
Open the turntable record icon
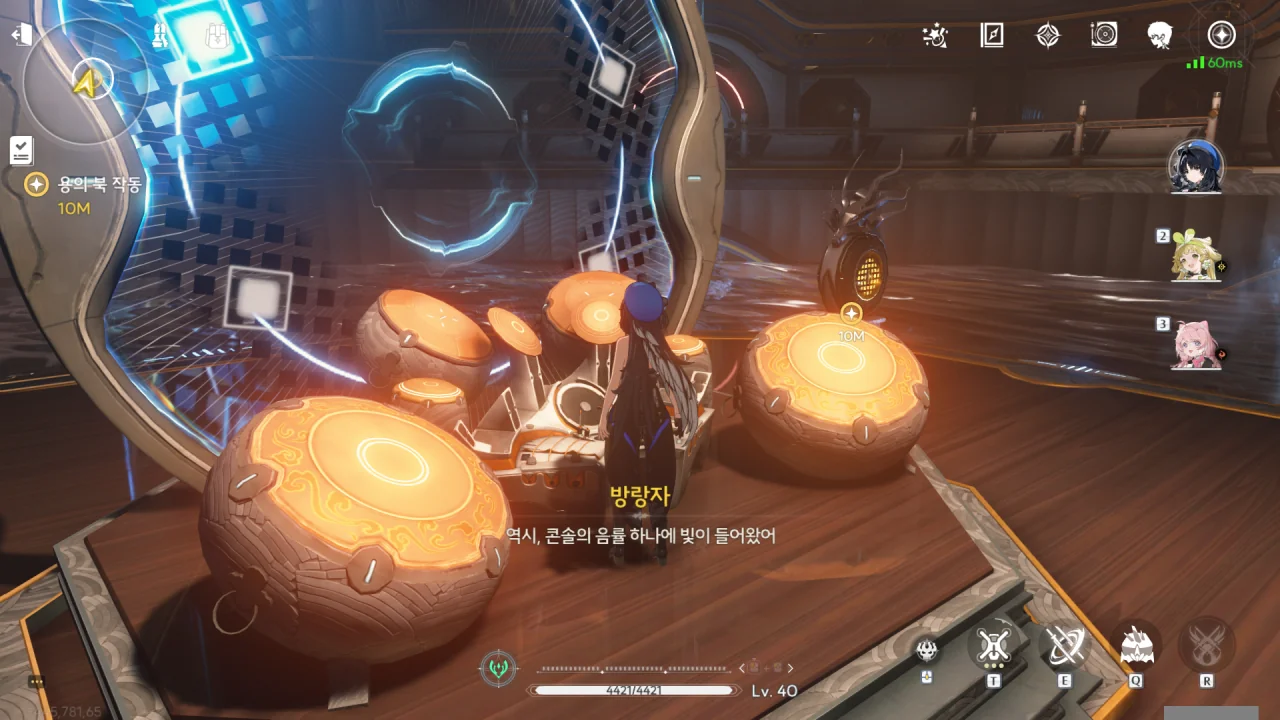[1103, 36]
